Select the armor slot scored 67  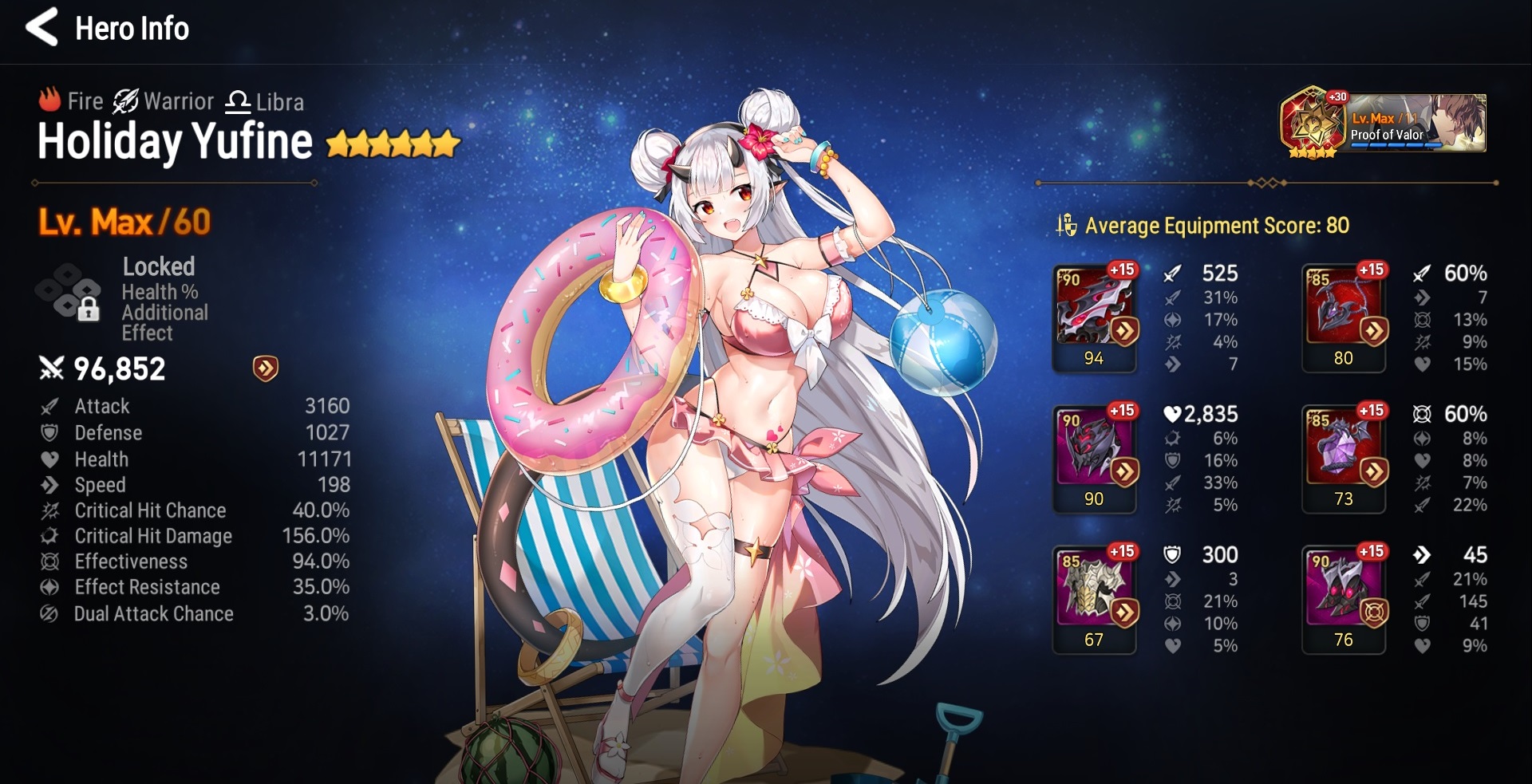click(1094, 600)
